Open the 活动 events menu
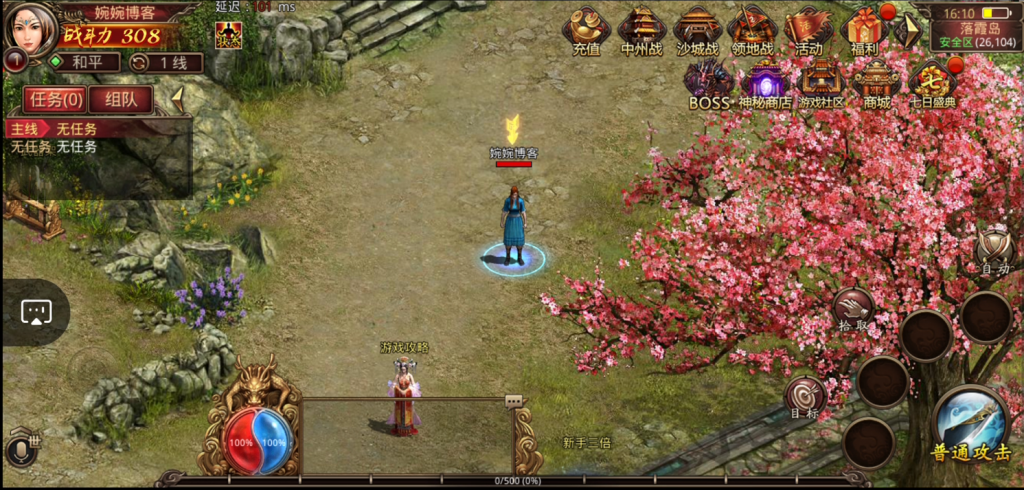Screen dimensions: 1024x490 click(808, 30)
